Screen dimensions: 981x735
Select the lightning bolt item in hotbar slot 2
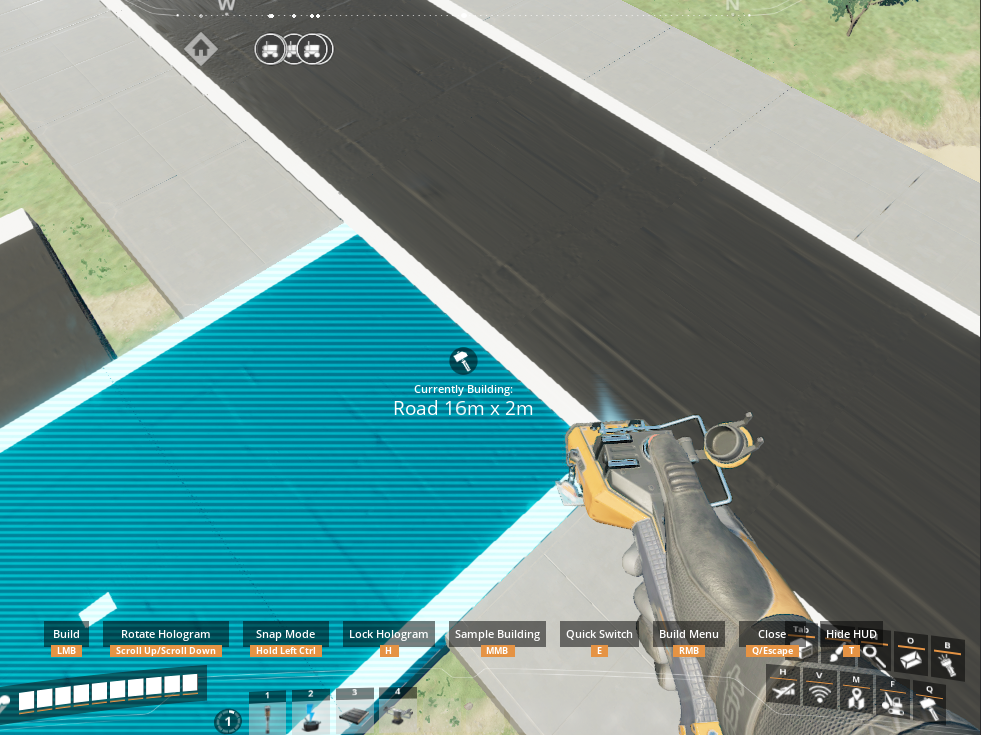point(311,715)
